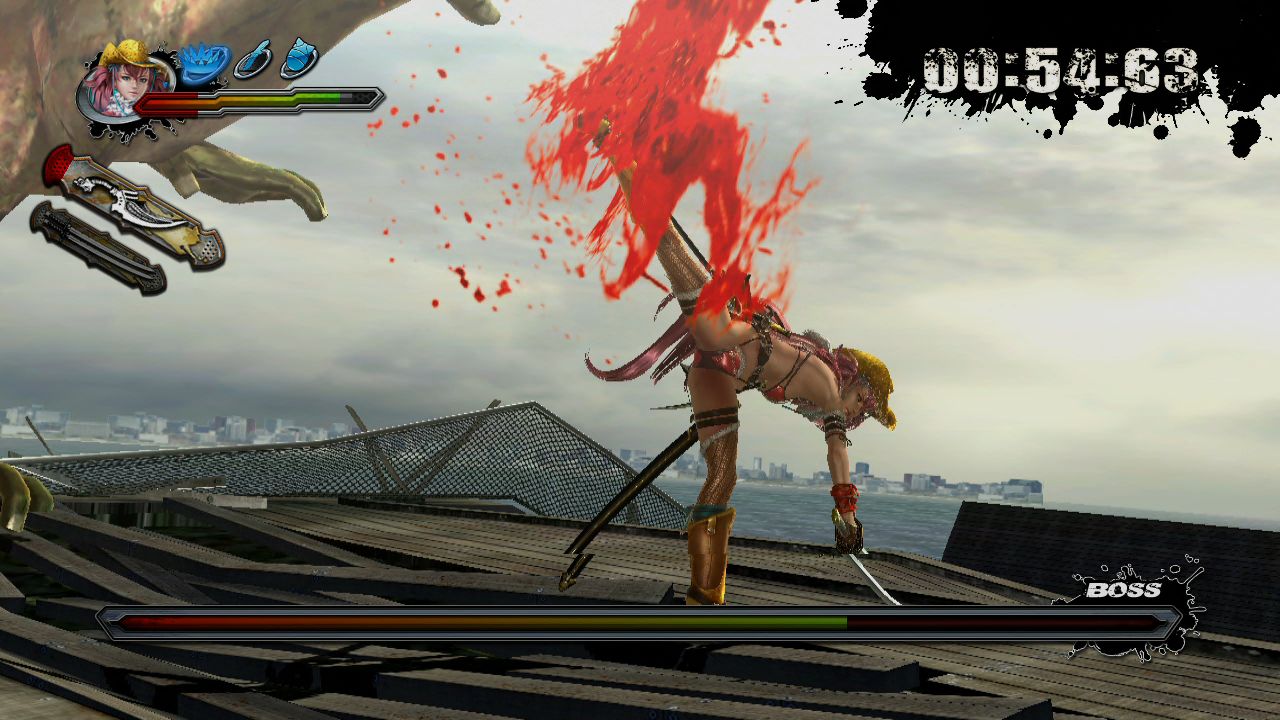Click the blue shell ring icon

(x=299, y=59)
